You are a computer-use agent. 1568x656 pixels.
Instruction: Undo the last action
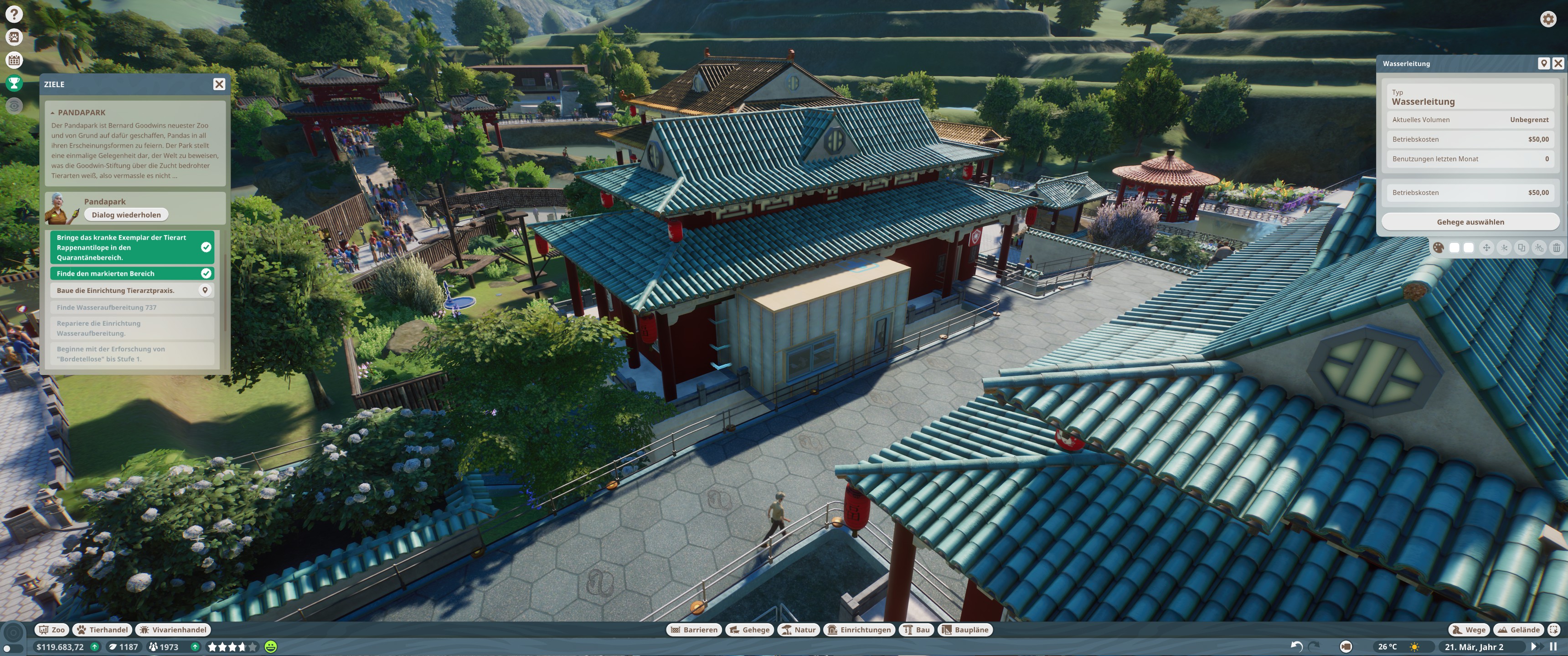point(1296,647)
